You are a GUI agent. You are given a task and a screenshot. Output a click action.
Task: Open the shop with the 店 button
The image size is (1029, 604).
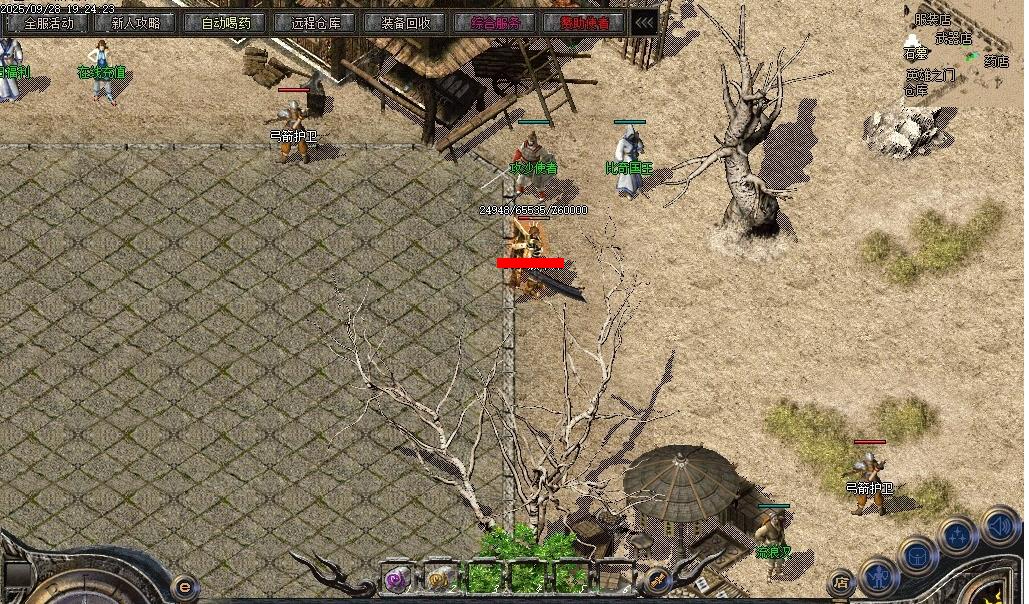tap(841, 582)
